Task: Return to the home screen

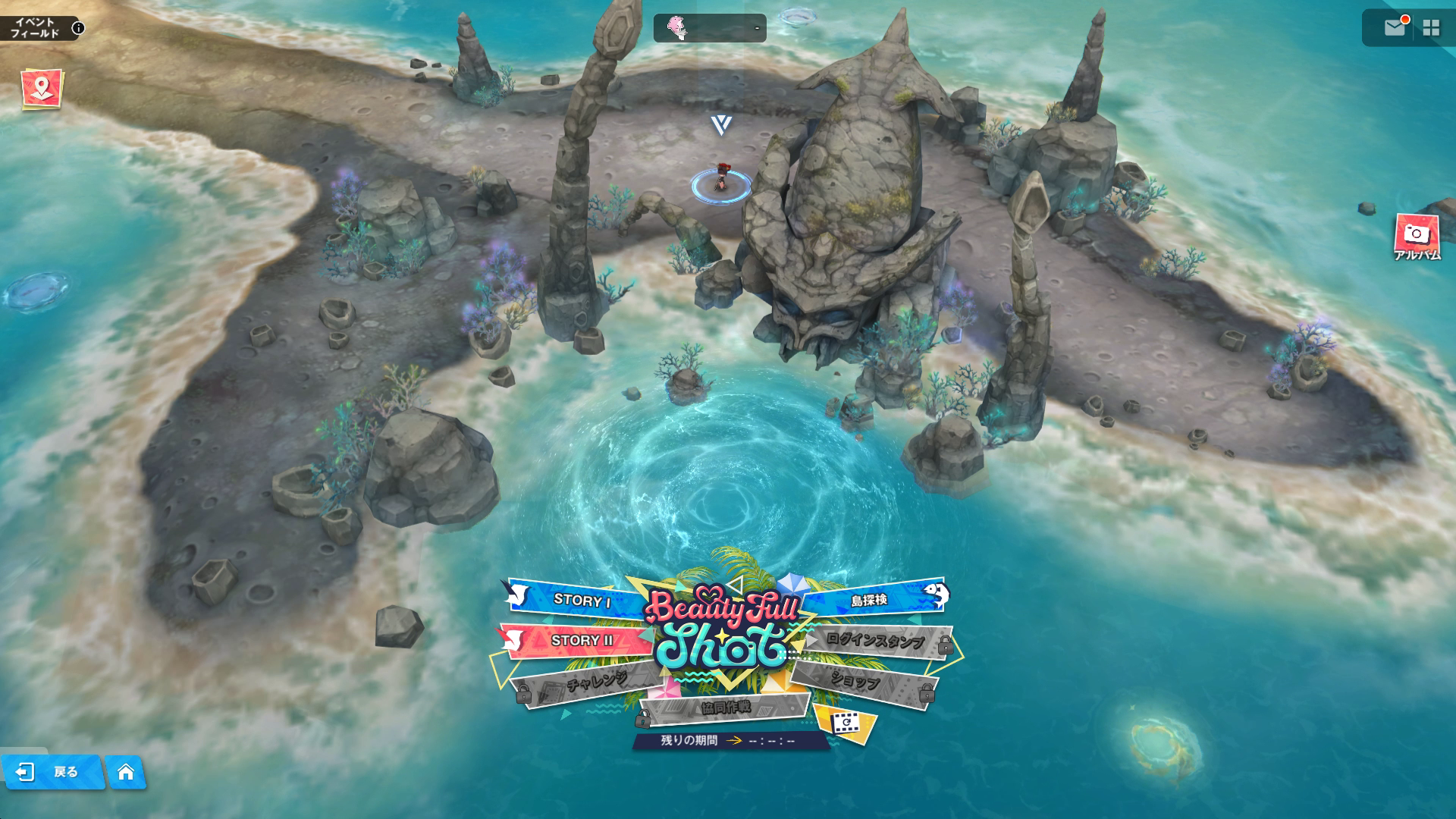Action: (126, 772)
